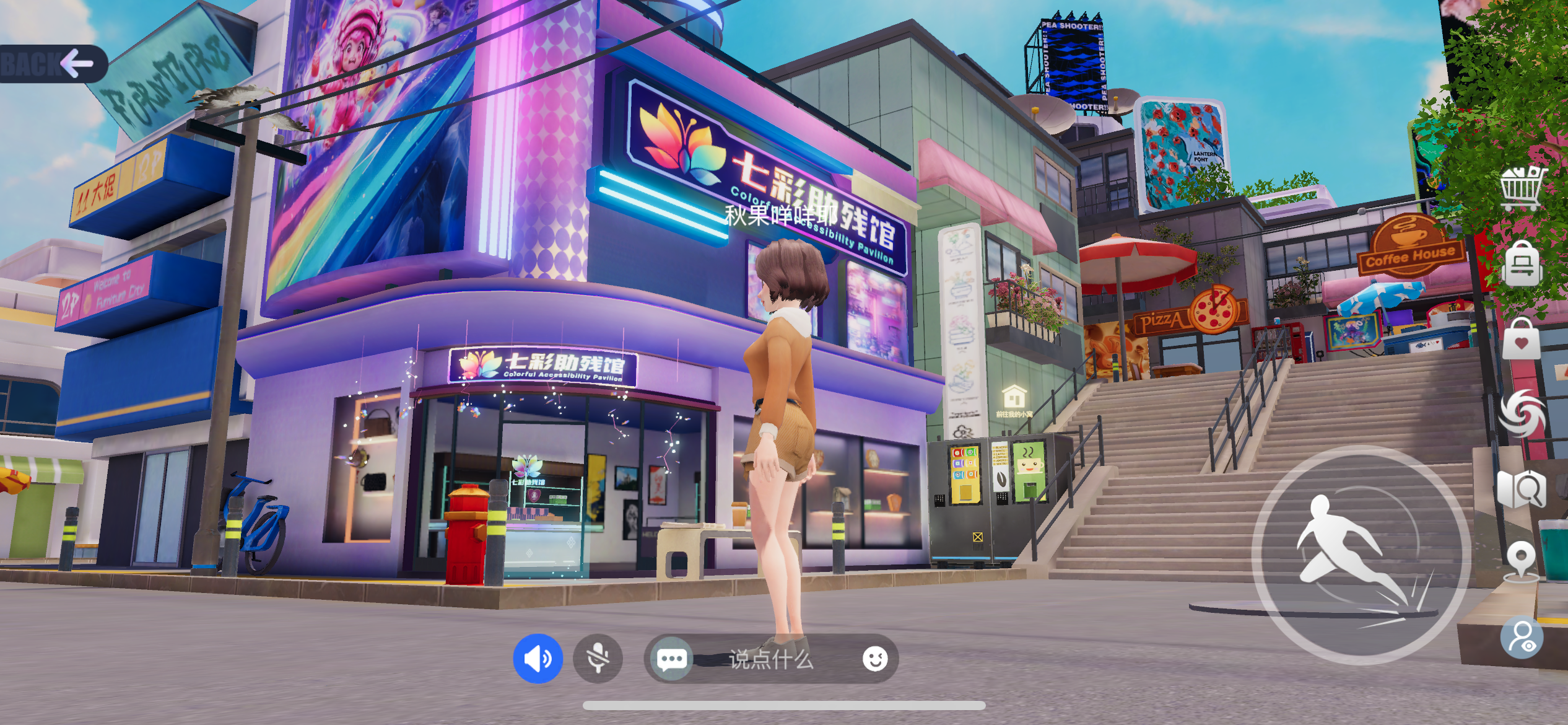Open the map search icon

[x=1522, y=489]
